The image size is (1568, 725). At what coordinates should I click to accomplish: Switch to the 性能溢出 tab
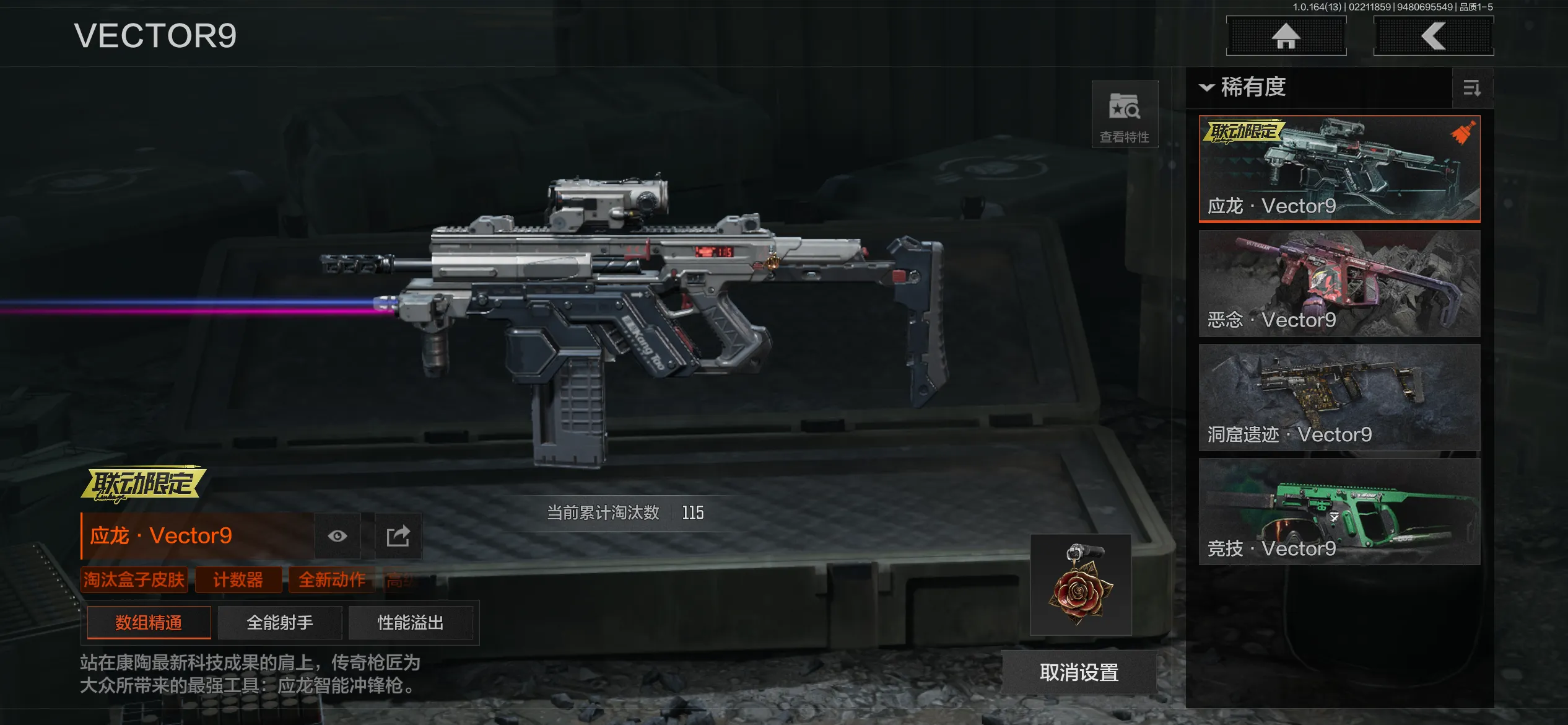coord(411,623)
